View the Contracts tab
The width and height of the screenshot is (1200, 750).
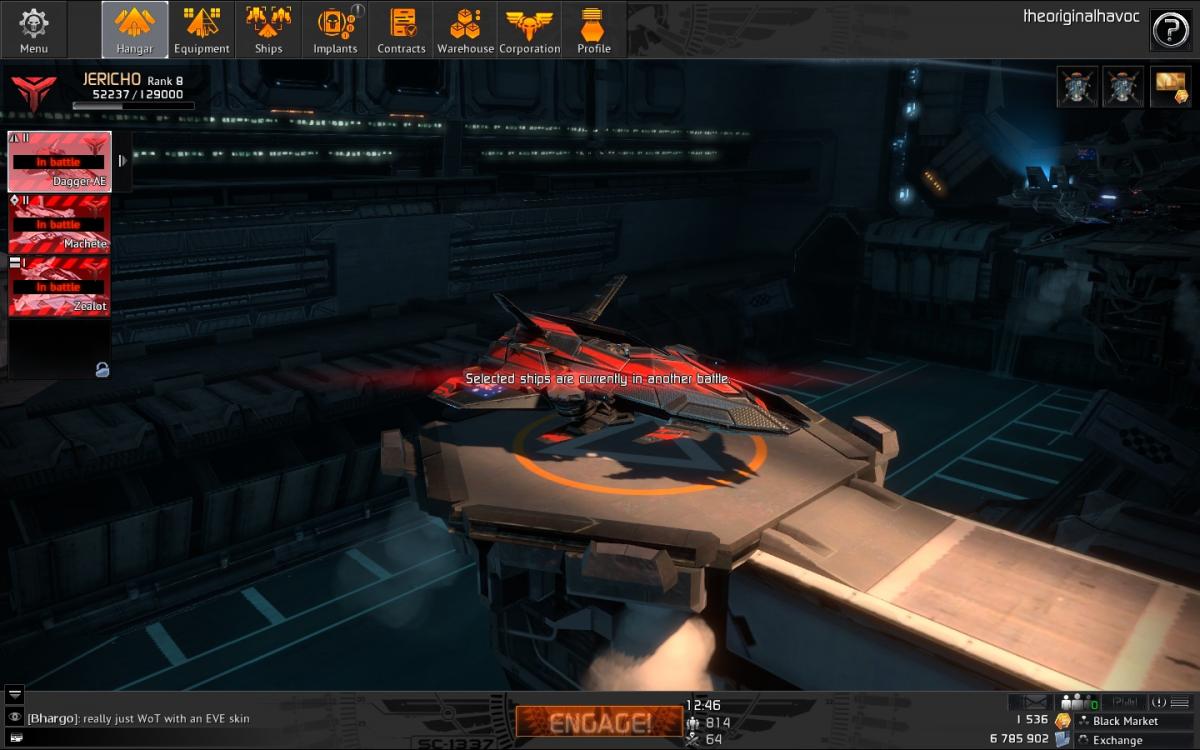pyautogui.click(x=401, y=30)
